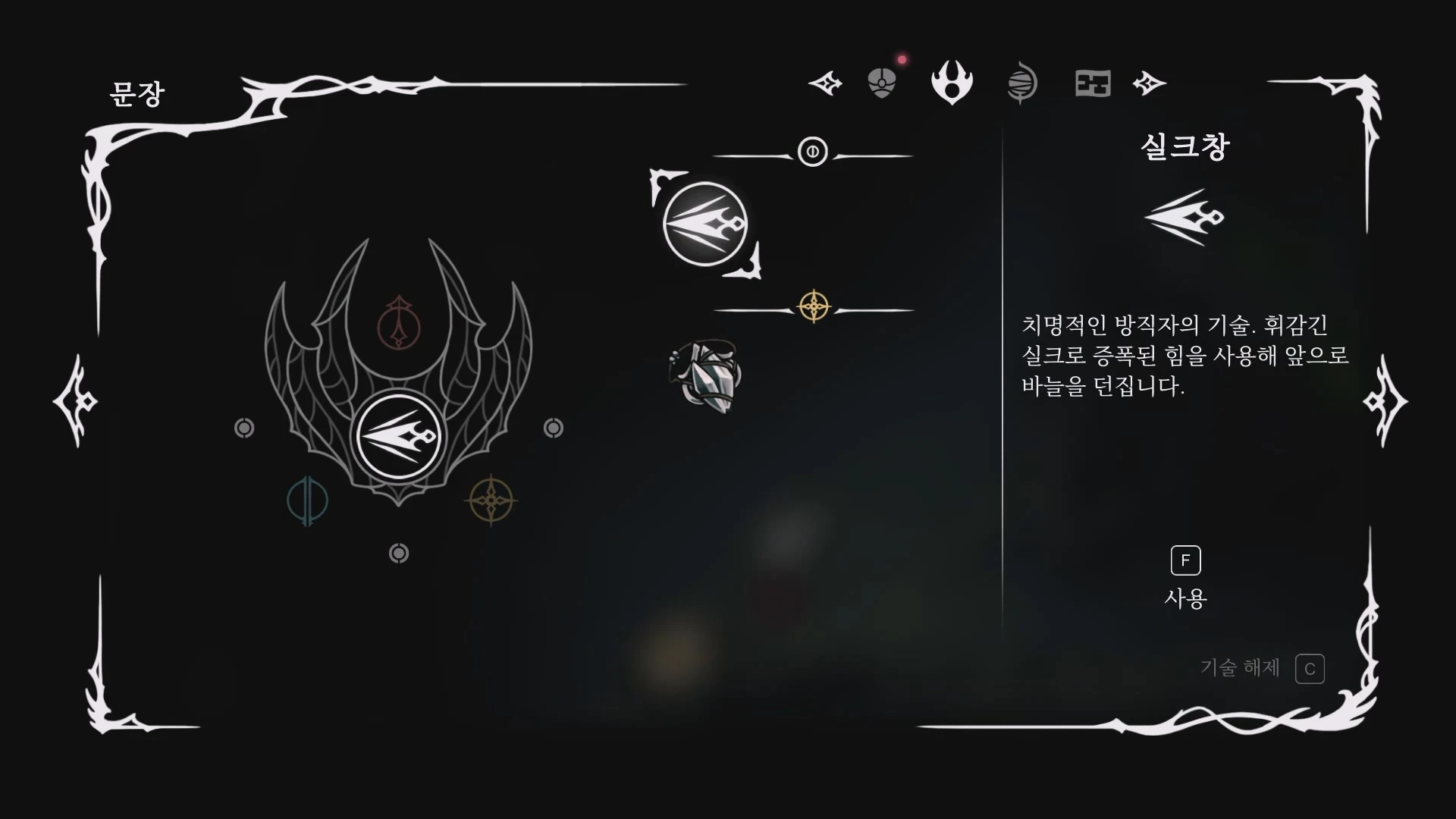
Task: Open the map tab icon
Action: 1092,82
